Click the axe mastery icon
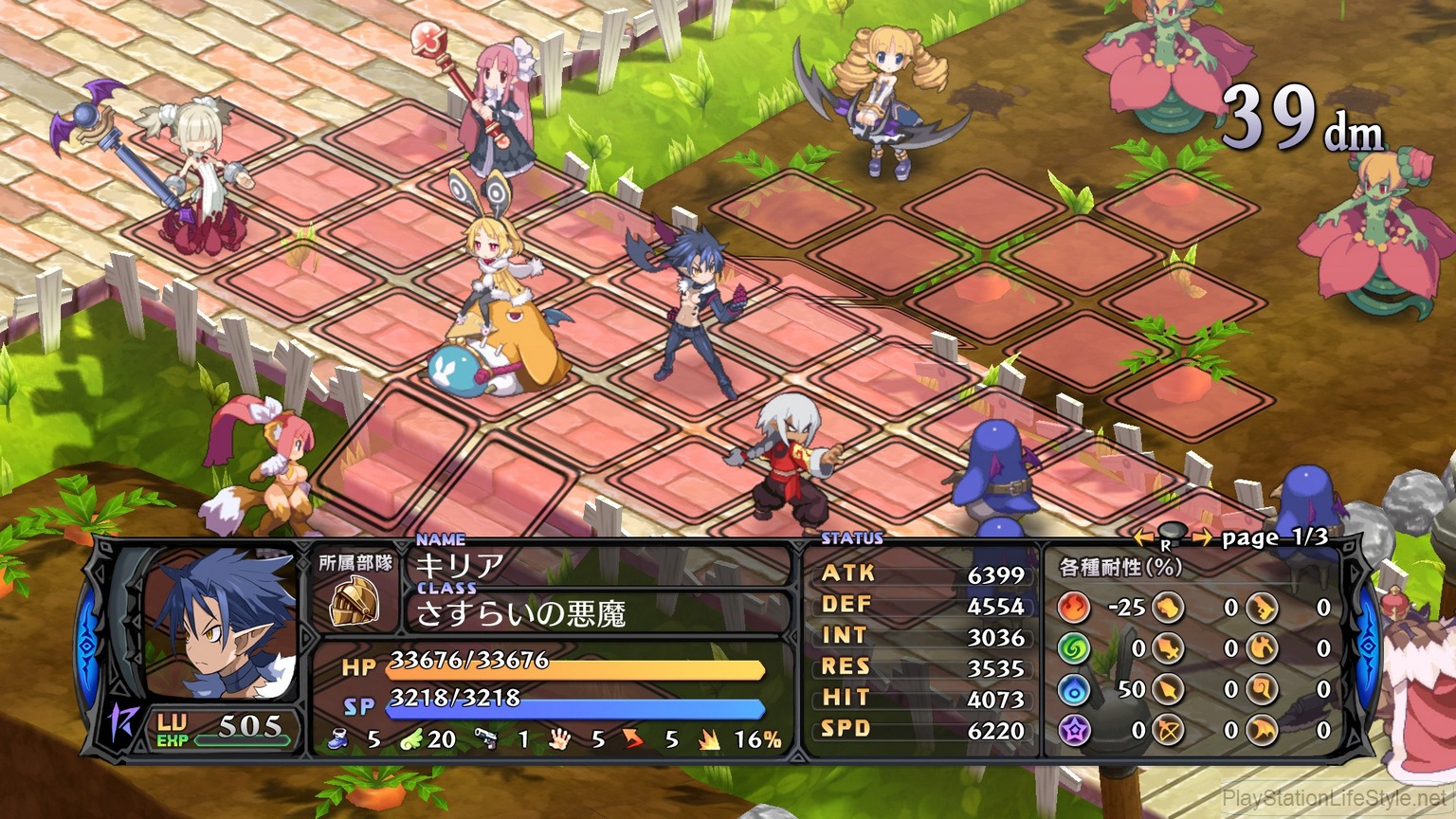The width and height of the screenshot is (1456, 819). pos(1262,648)
